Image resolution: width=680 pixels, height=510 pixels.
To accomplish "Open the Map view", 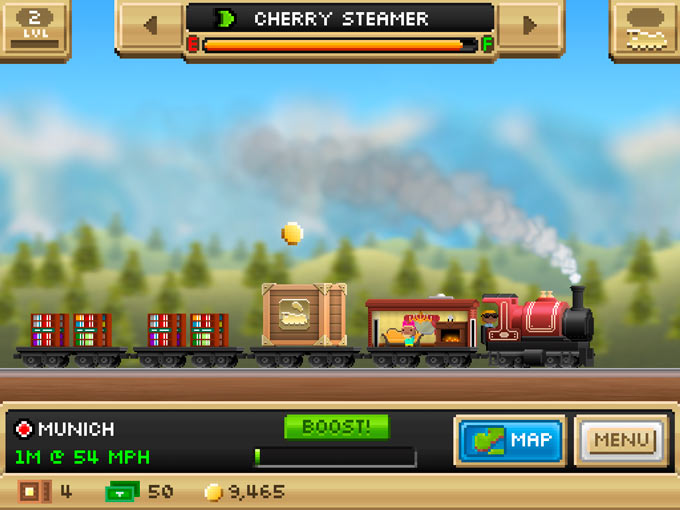I will tap(510, 441).
